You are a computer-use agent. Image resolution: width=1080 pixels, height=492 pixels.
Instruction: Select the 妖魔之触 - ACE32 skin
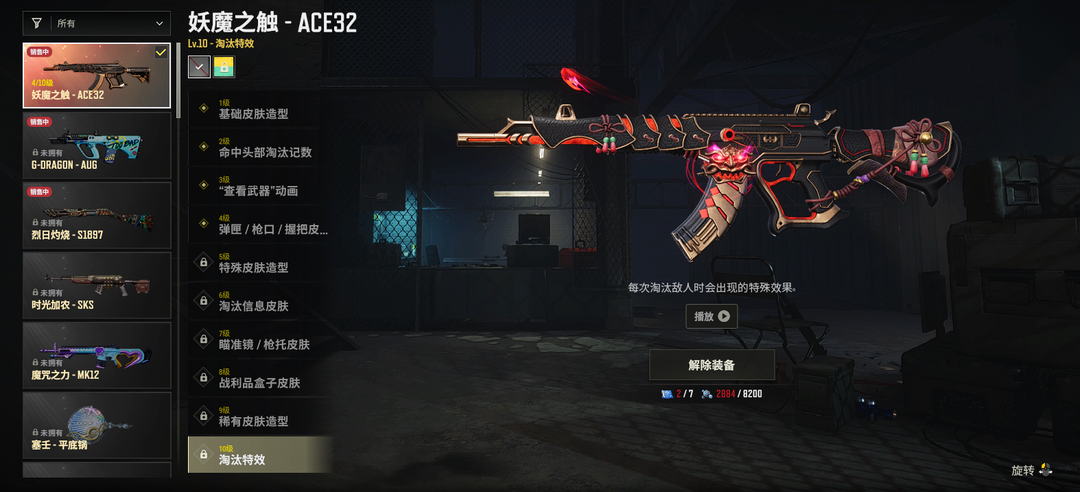97,75
